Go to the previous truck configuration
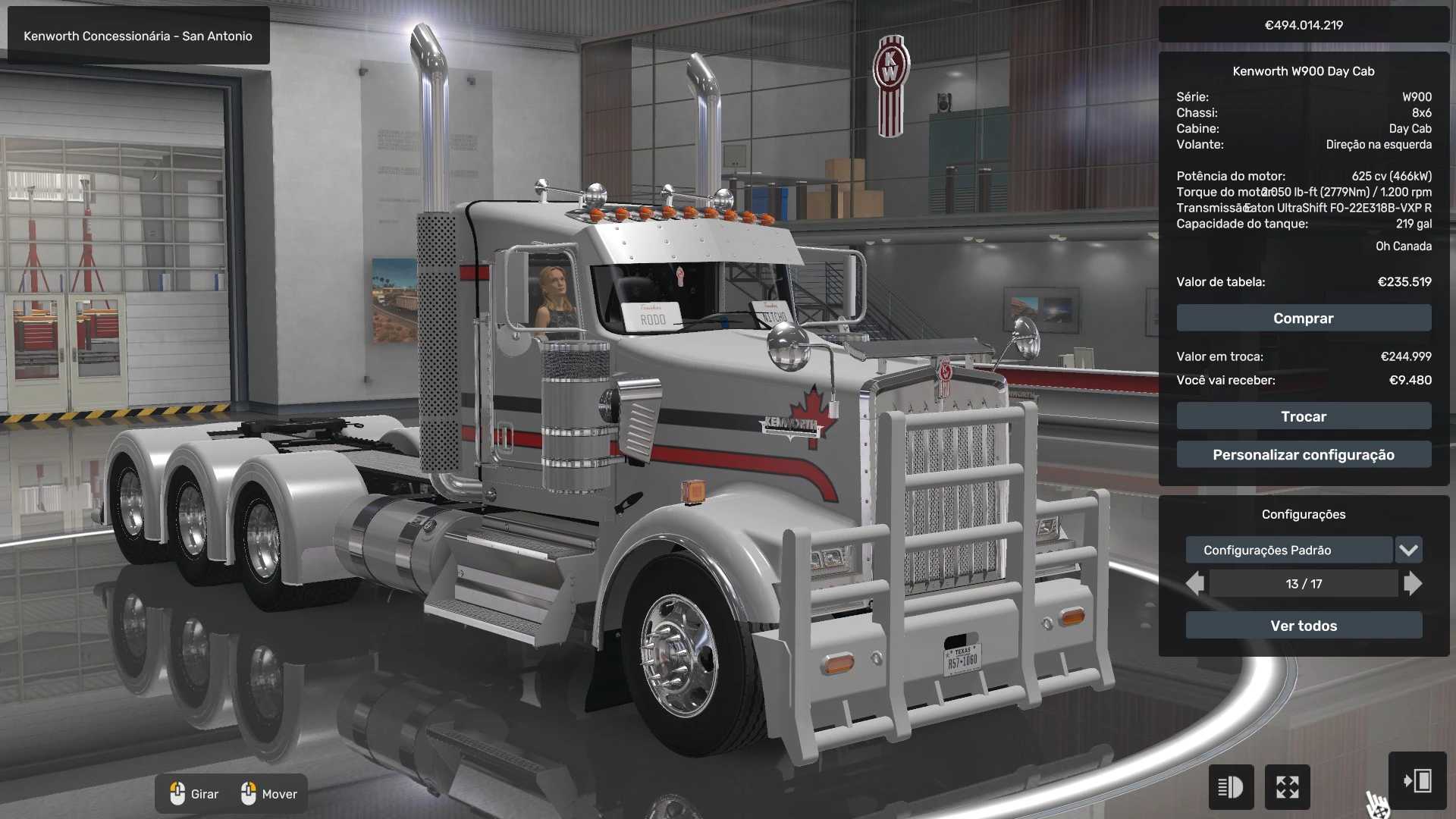The image size is (1456, 819). coord(1195,584)
